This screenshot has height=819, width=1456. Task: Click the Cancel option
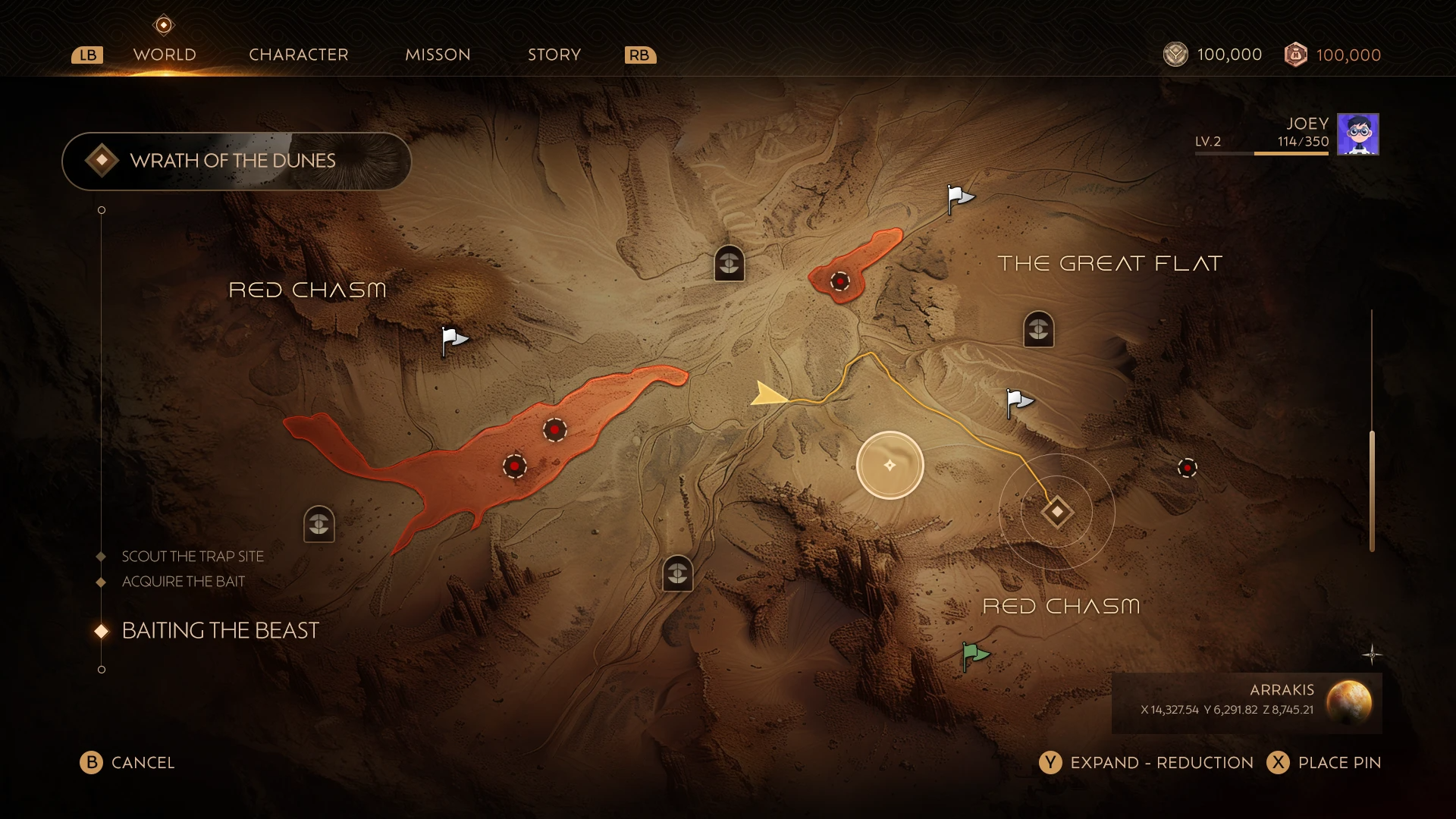tap(127, 763)
